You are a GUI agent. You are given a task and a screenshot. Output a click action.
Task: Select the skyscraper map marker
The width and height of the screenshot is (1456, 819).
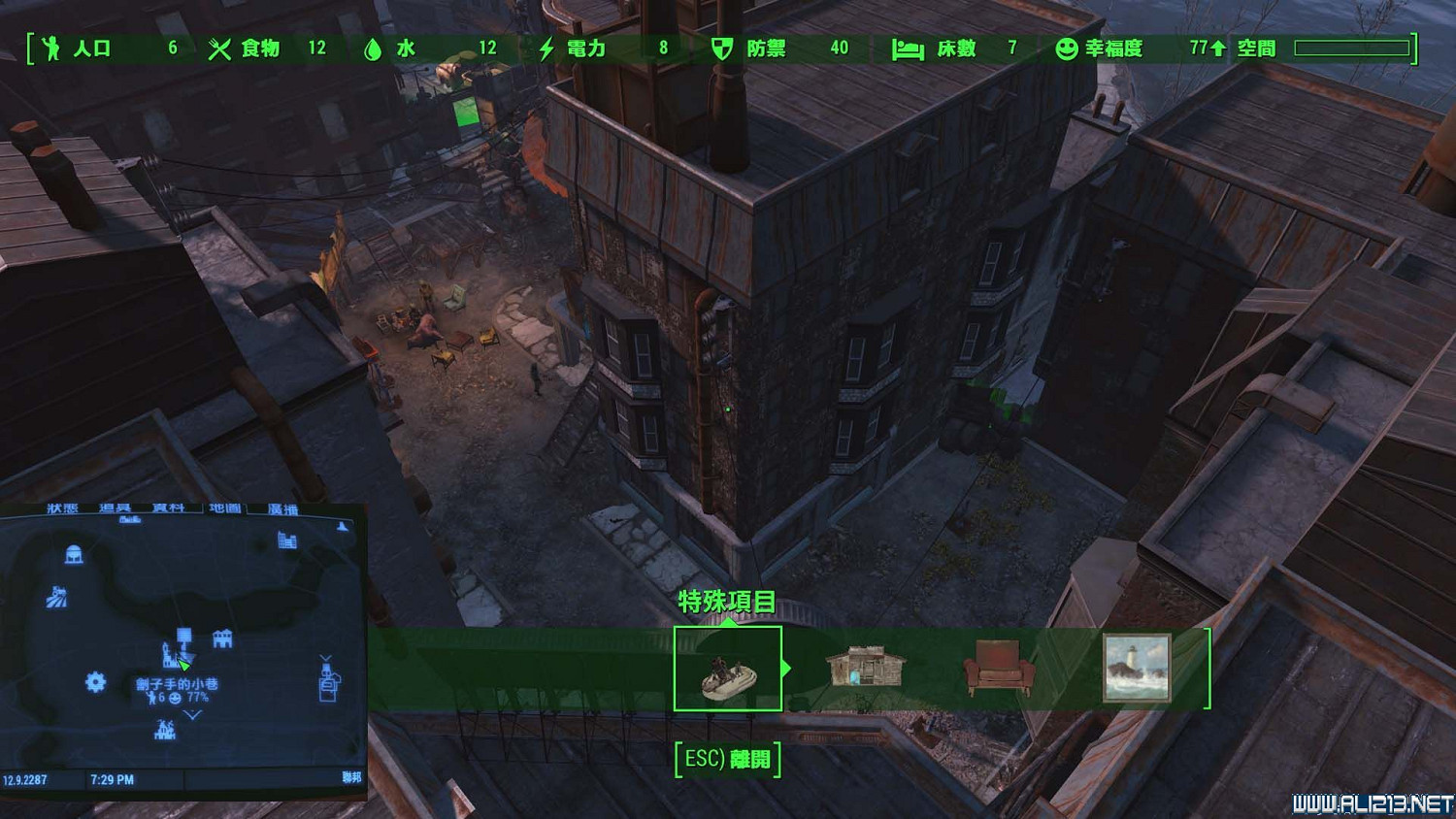point(287,541)
